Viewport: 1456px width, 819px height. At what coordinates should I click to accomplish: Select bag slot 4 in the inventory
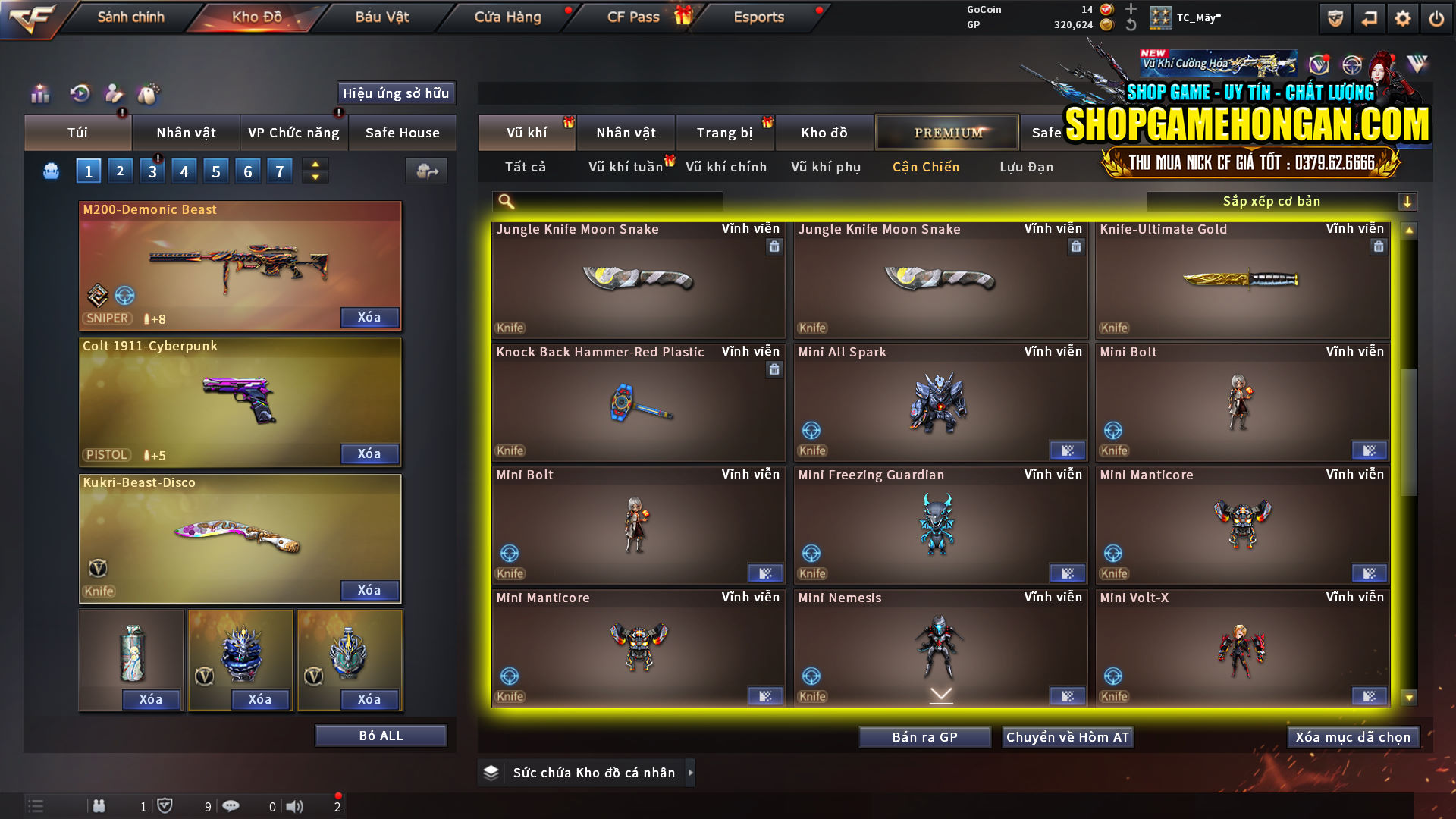(x=184, y=171)
